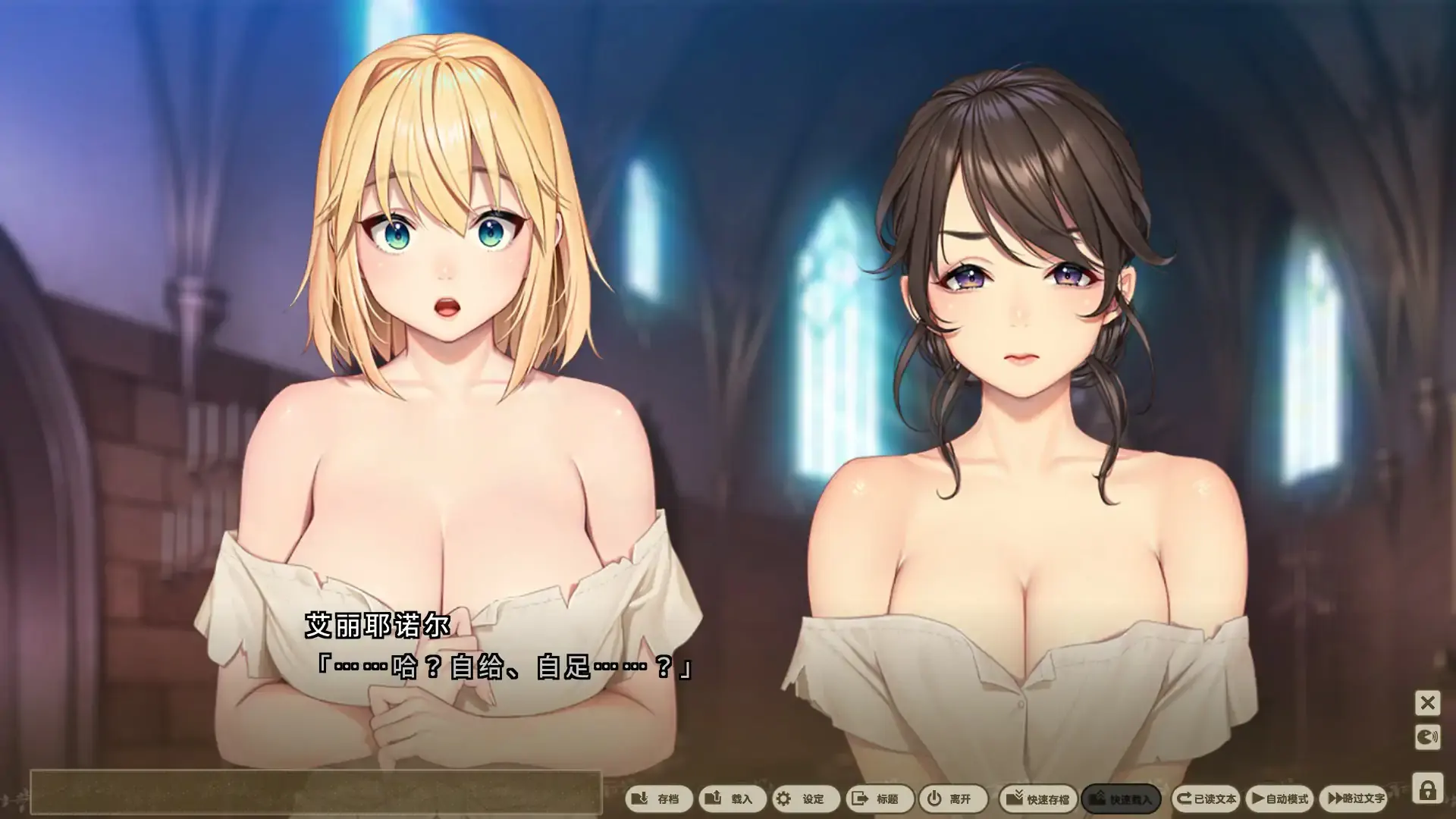Activate 略过文字 skip text
The height and width of the screenshot is (819, 1456).
click(x=1357, y=799)
